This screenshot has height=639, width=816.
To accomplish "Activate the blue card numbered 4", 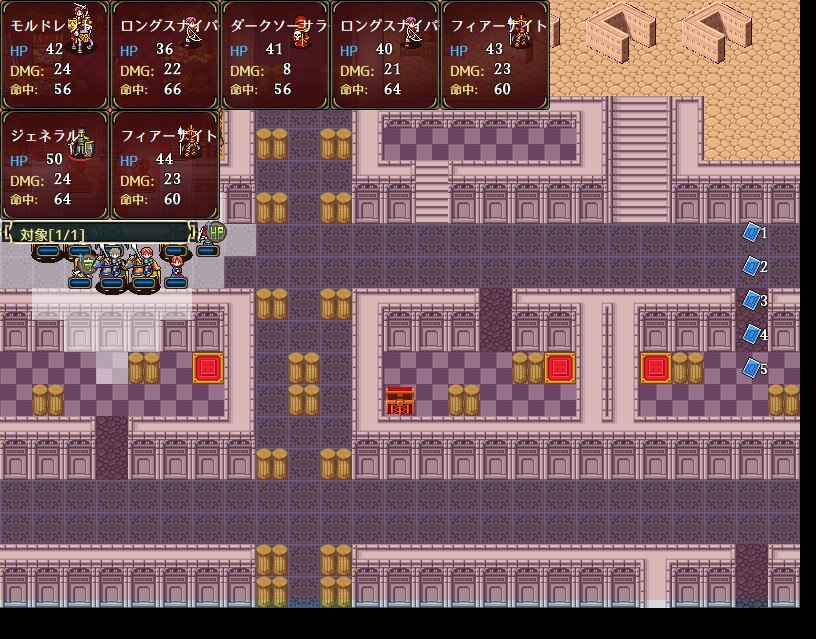I will point(752,334).
